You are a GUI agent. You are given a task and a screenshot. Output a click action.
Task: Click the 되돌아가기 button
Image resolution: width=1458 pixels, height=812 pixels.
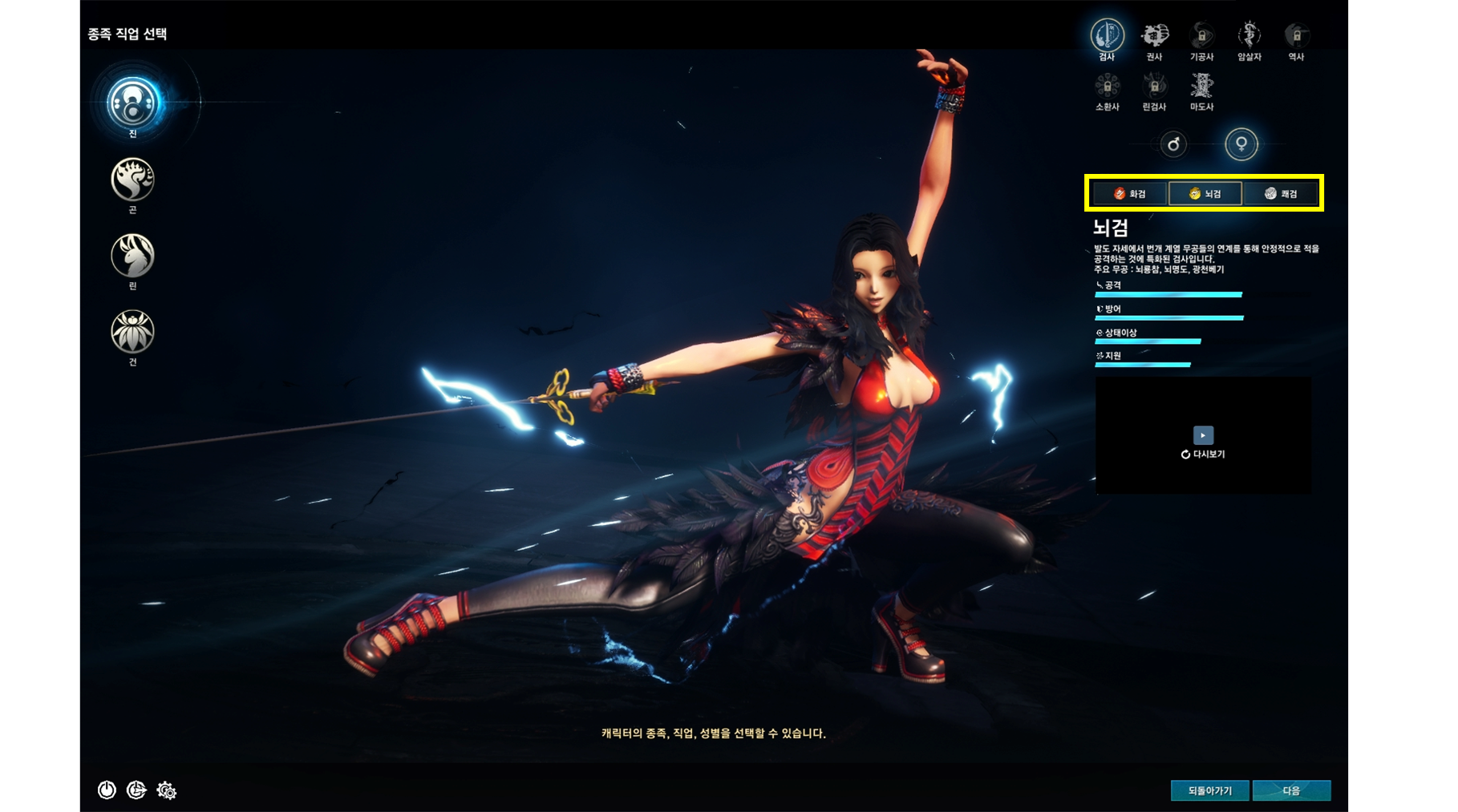coord(1210,790)
